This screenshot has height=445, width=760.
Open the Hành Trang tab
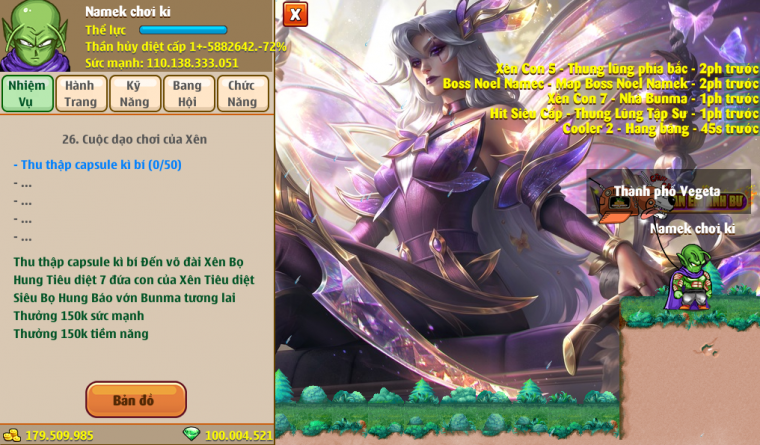(80, 93)
